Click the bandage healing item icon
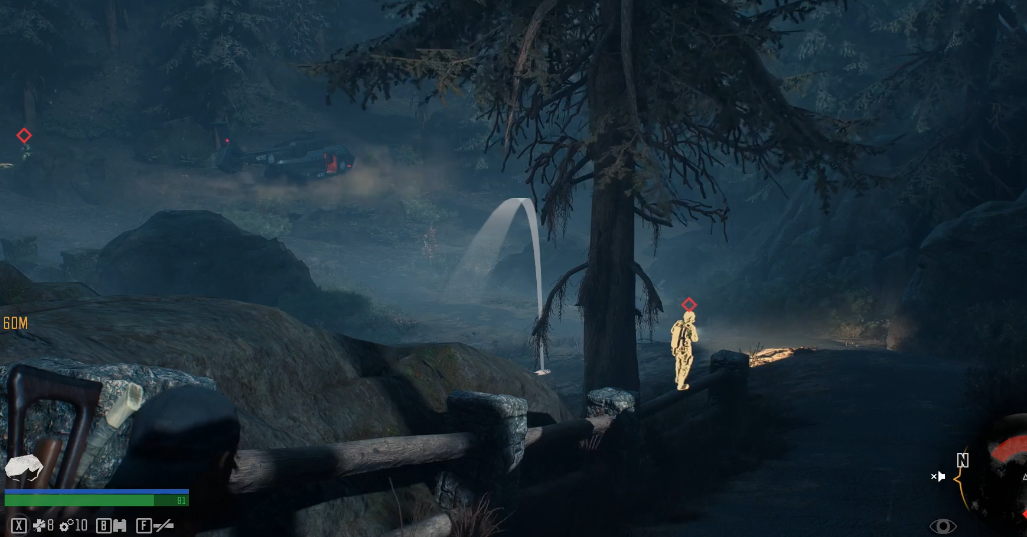 click(38, 525)
